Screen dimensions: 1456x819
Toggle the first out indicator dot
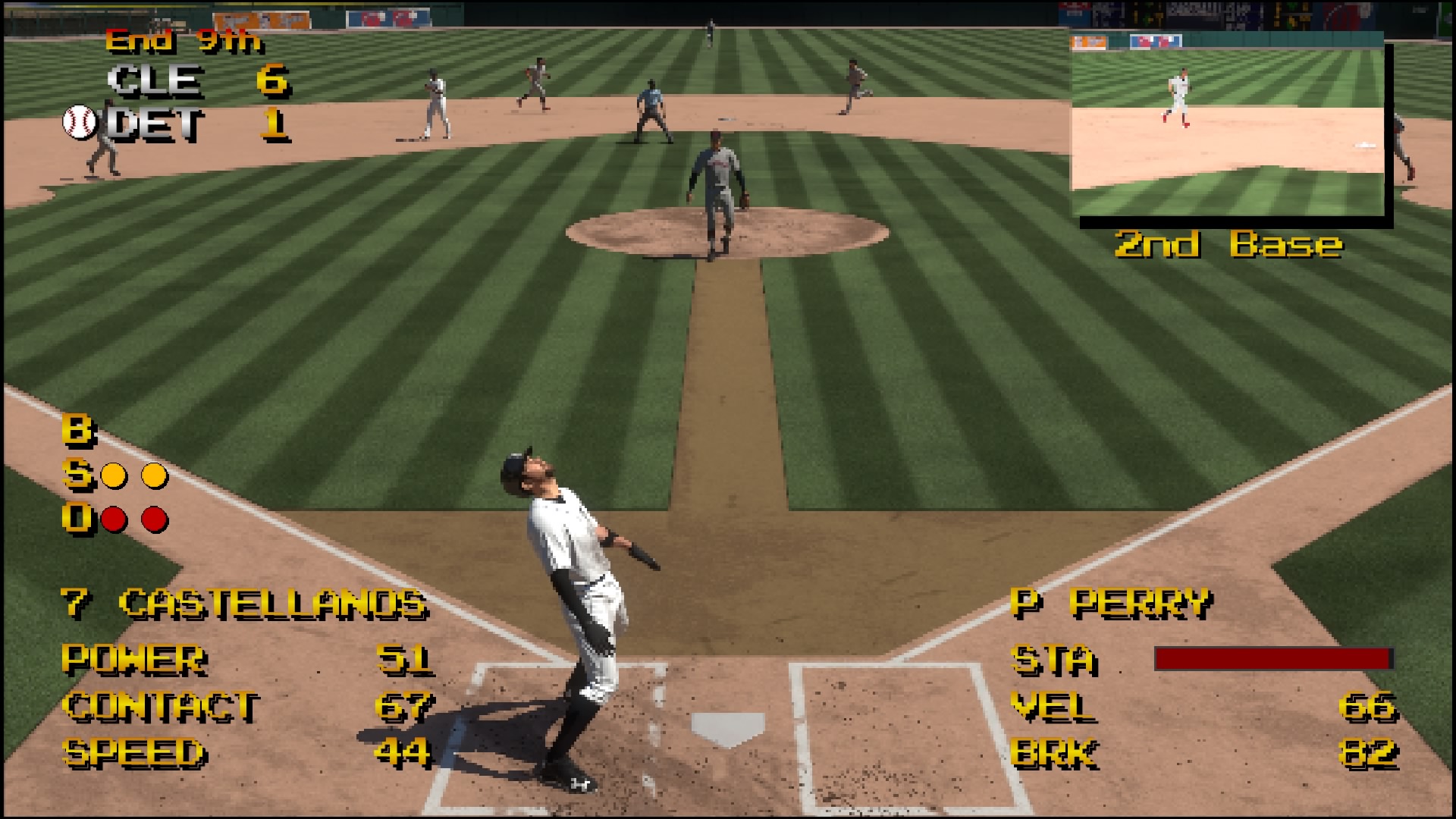pos(112,519)
